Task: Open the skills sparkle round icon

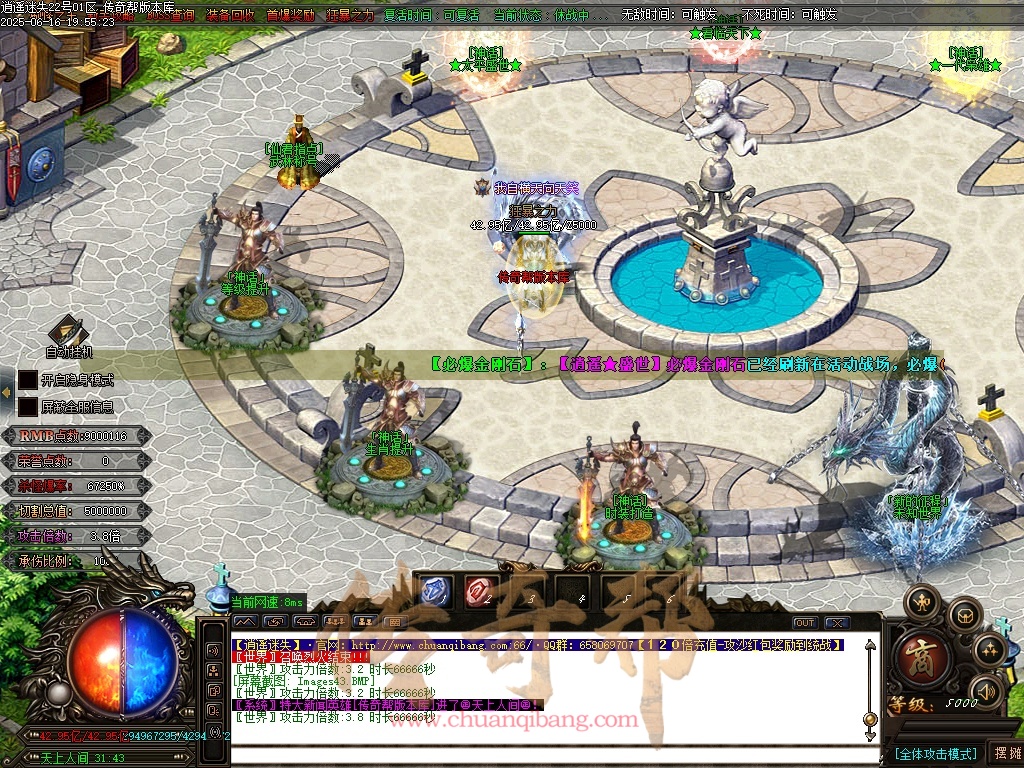Action: pyautogui.click(x=990, y=649)
